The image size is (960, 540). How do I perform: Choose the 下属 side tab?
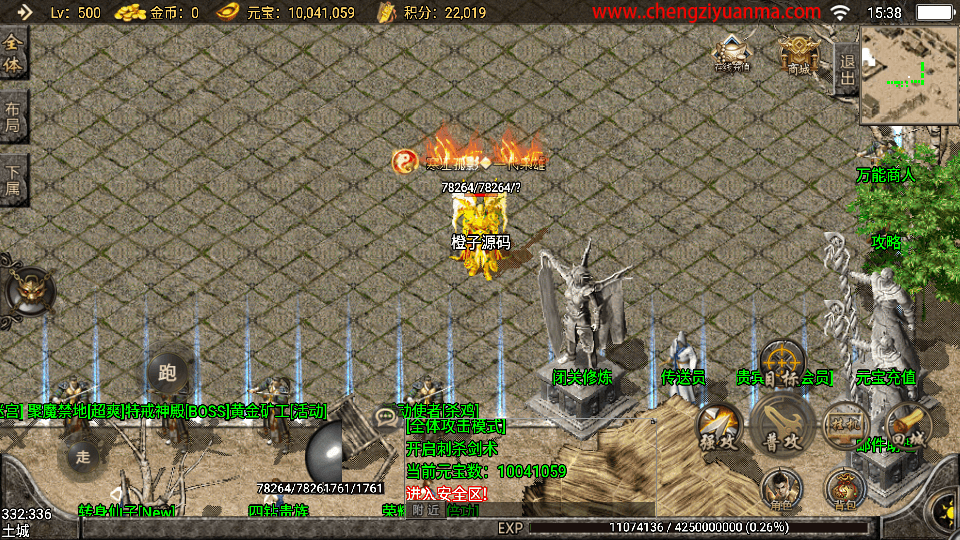[13, 181]
